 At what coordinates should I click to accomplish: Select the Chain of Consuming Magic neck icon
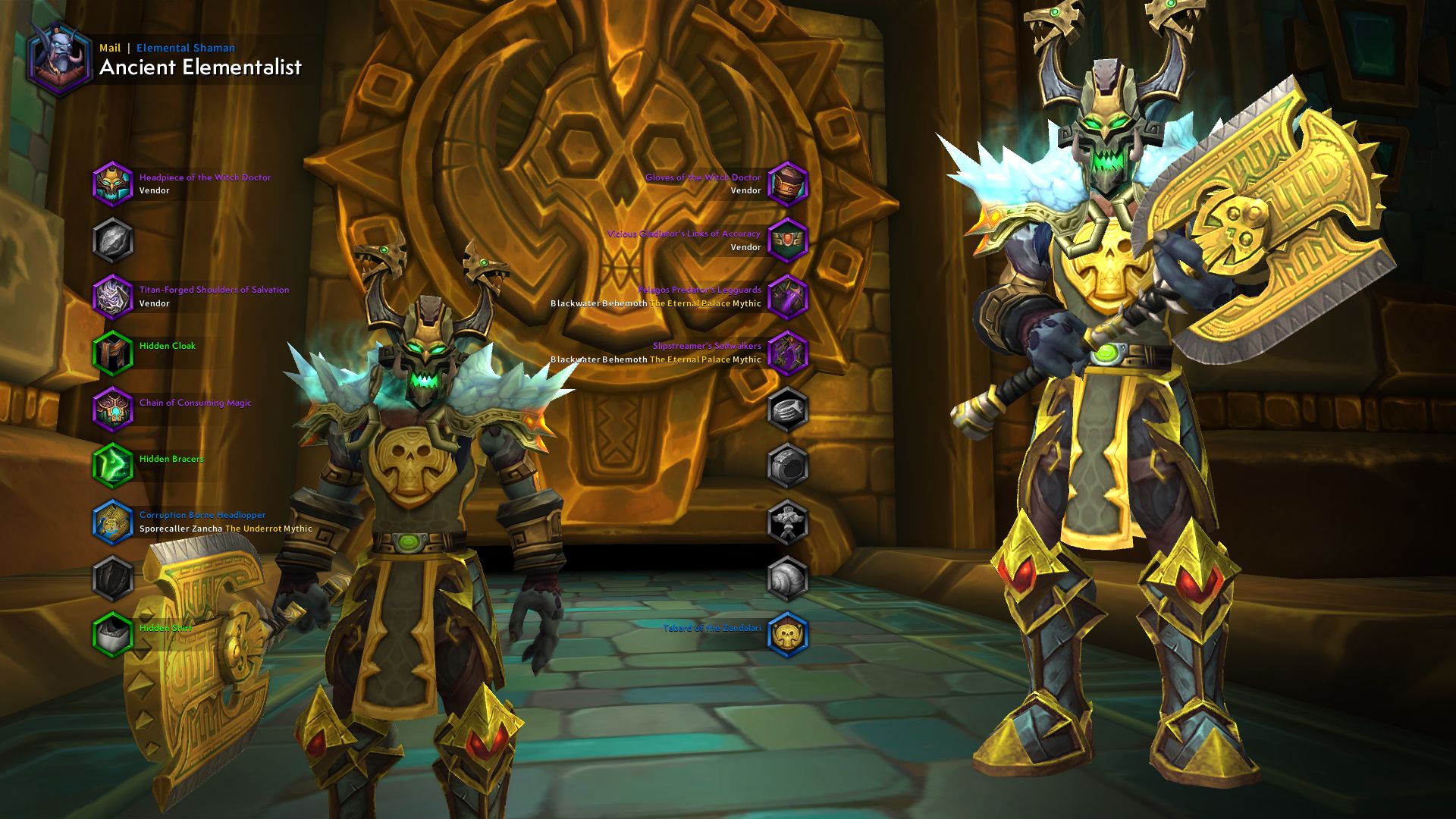point(114,409)
